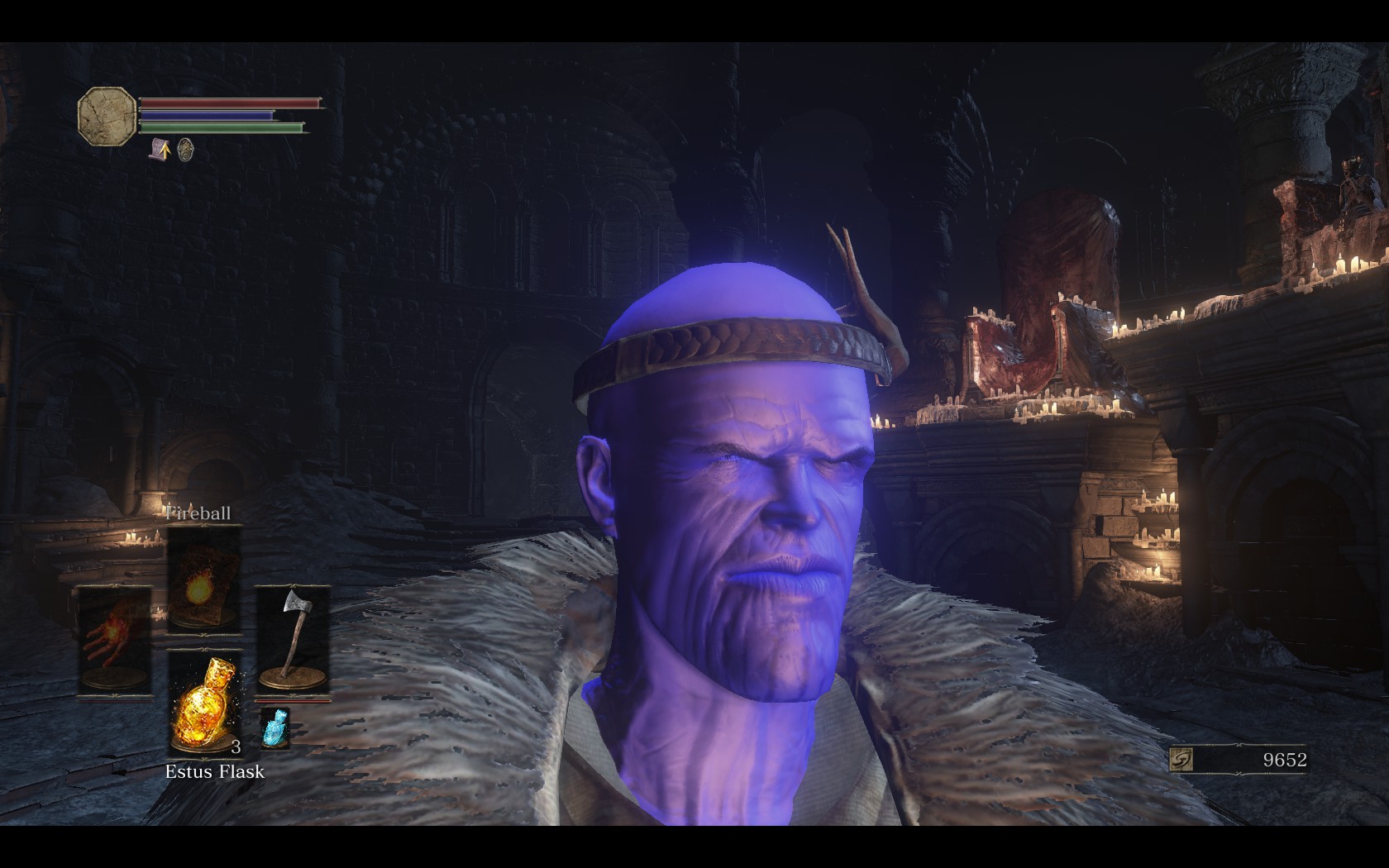
Task: Click the octagonal stone emblem
Action: pos(107,116)
